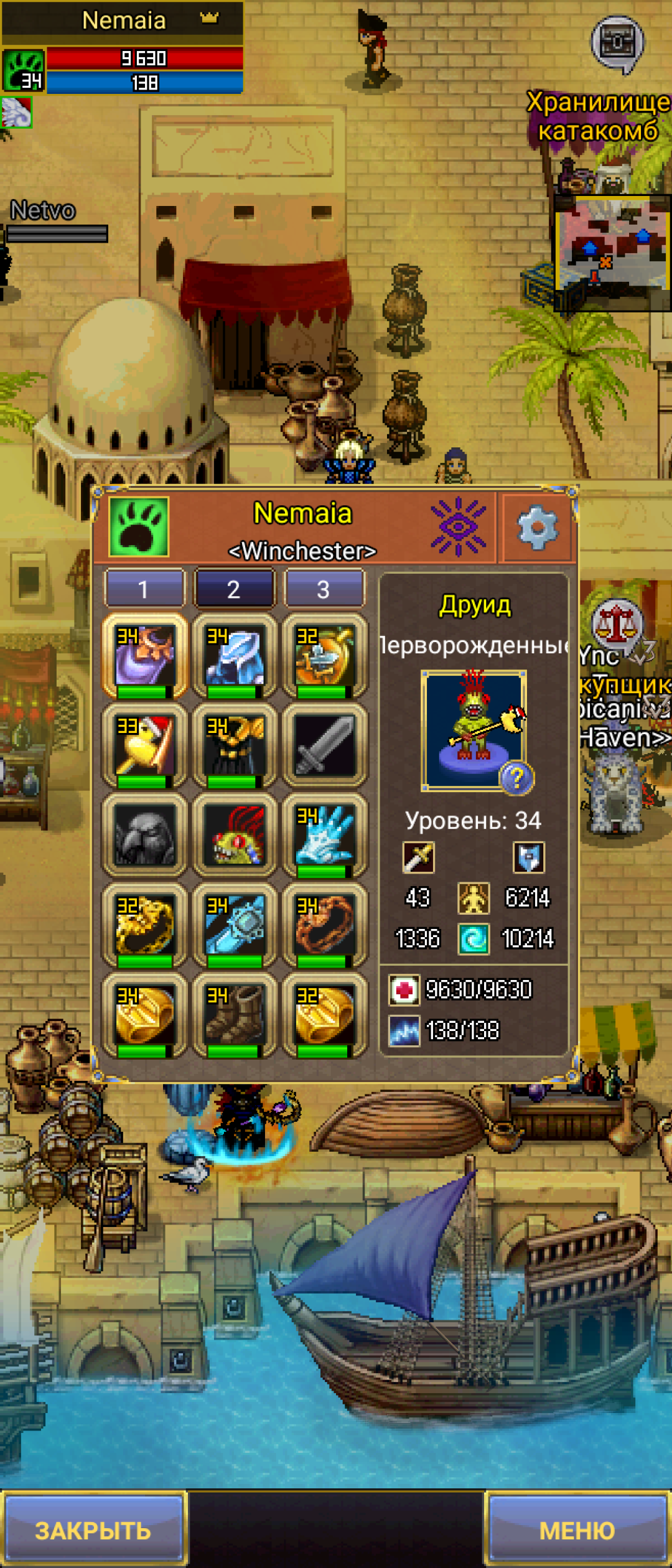
Task: Select the black and gold robe slot
Action: click(x=234, y=745)
